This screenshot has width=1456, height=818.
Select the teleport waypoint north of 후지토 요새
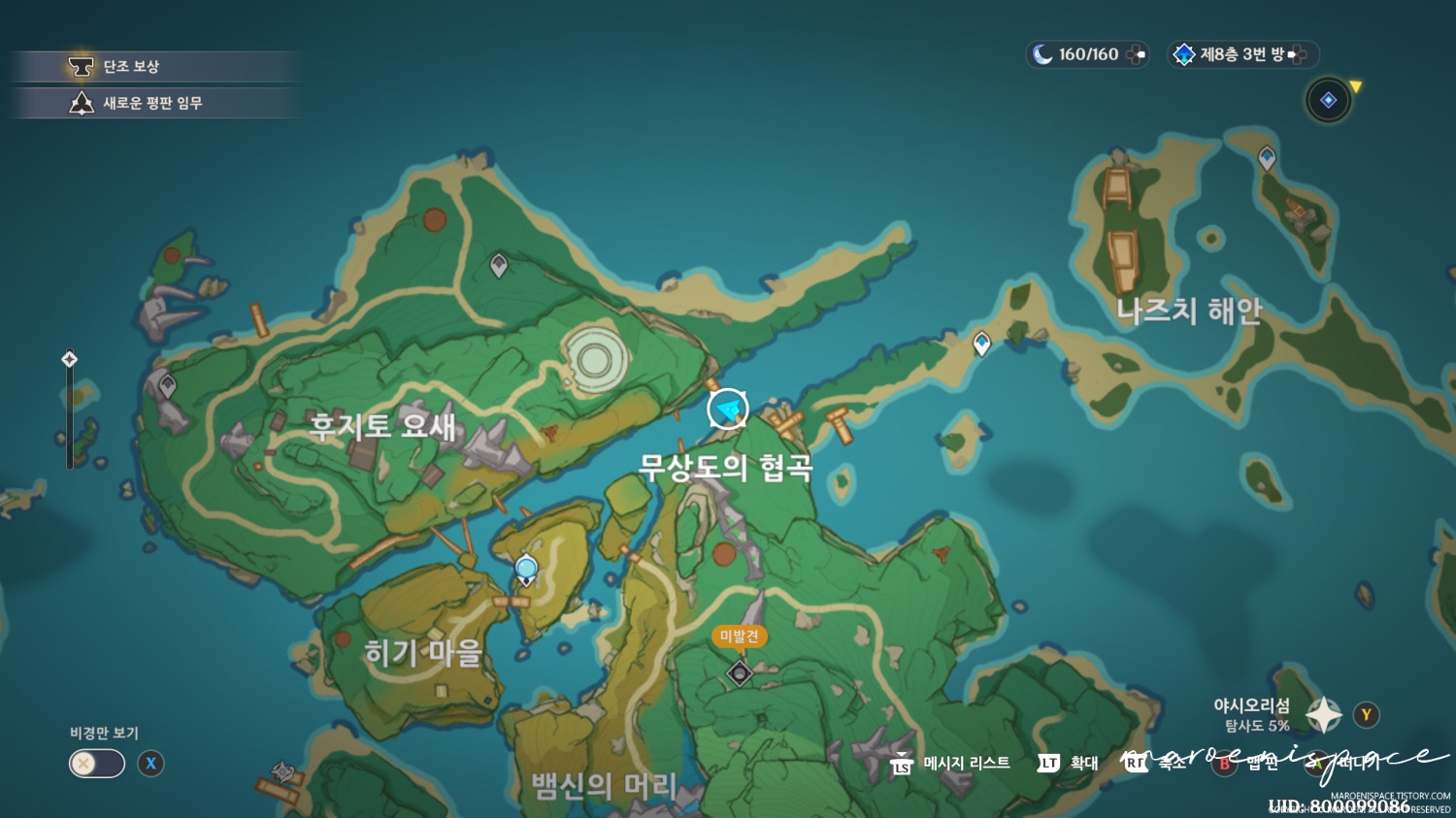(497, 262)
